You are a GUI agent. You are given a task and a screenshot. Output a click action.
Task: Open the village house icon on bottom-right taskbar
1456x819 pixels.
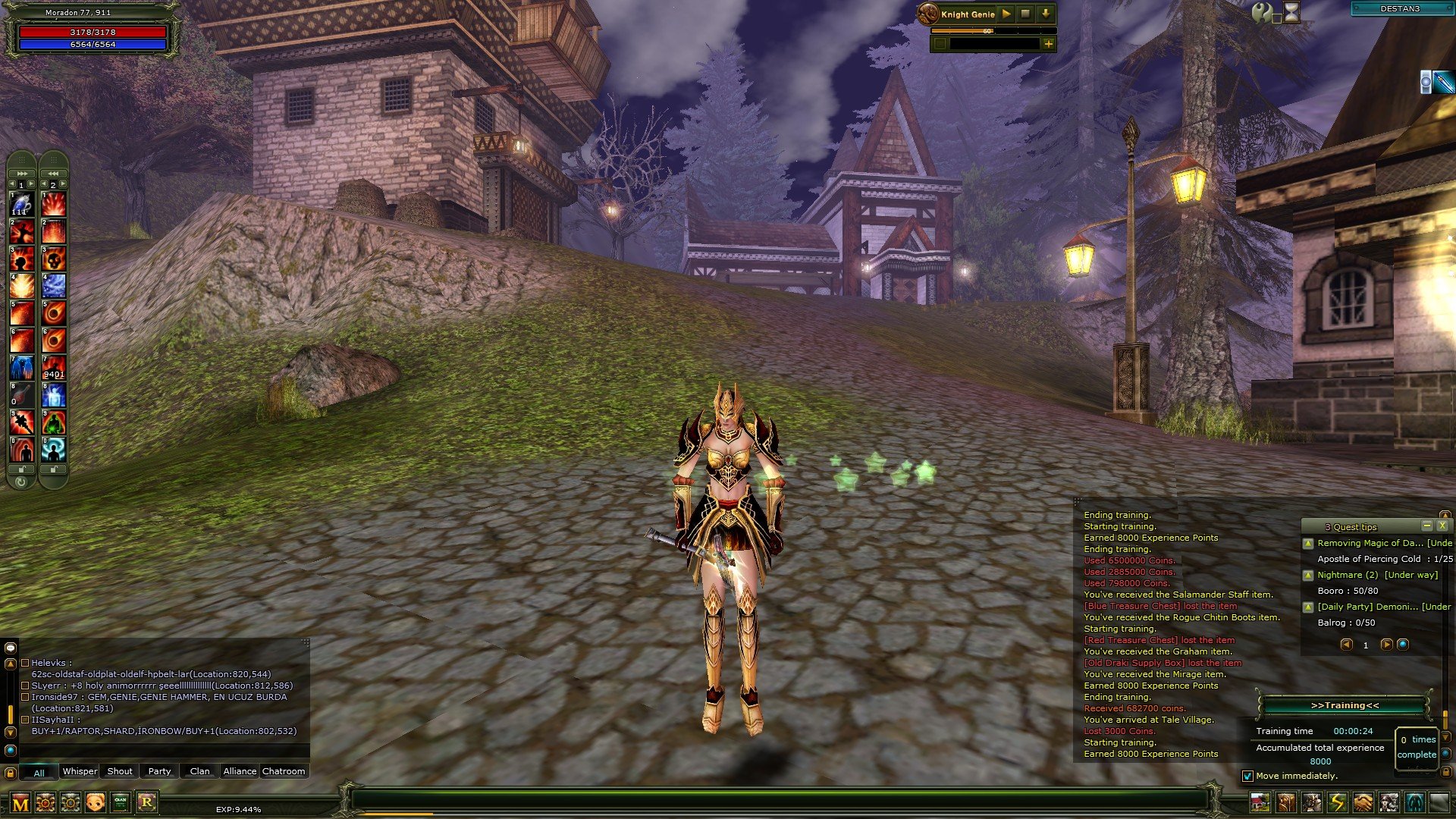(1260, 801)
